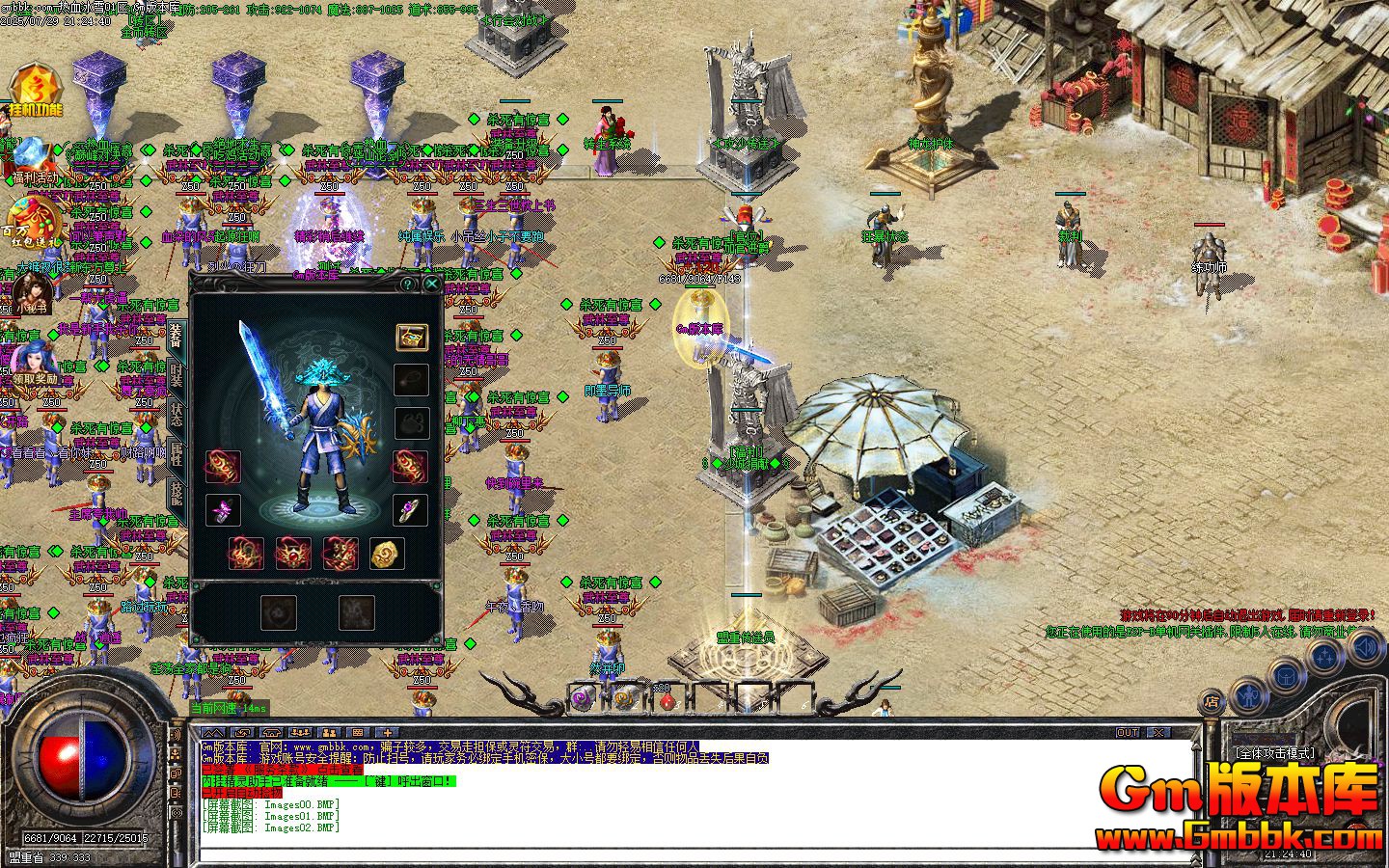Image resolution: width=1389 pixels, height=868 pixels.
Task: Use the red potion in quick slot 3
Action: [667, 701]
